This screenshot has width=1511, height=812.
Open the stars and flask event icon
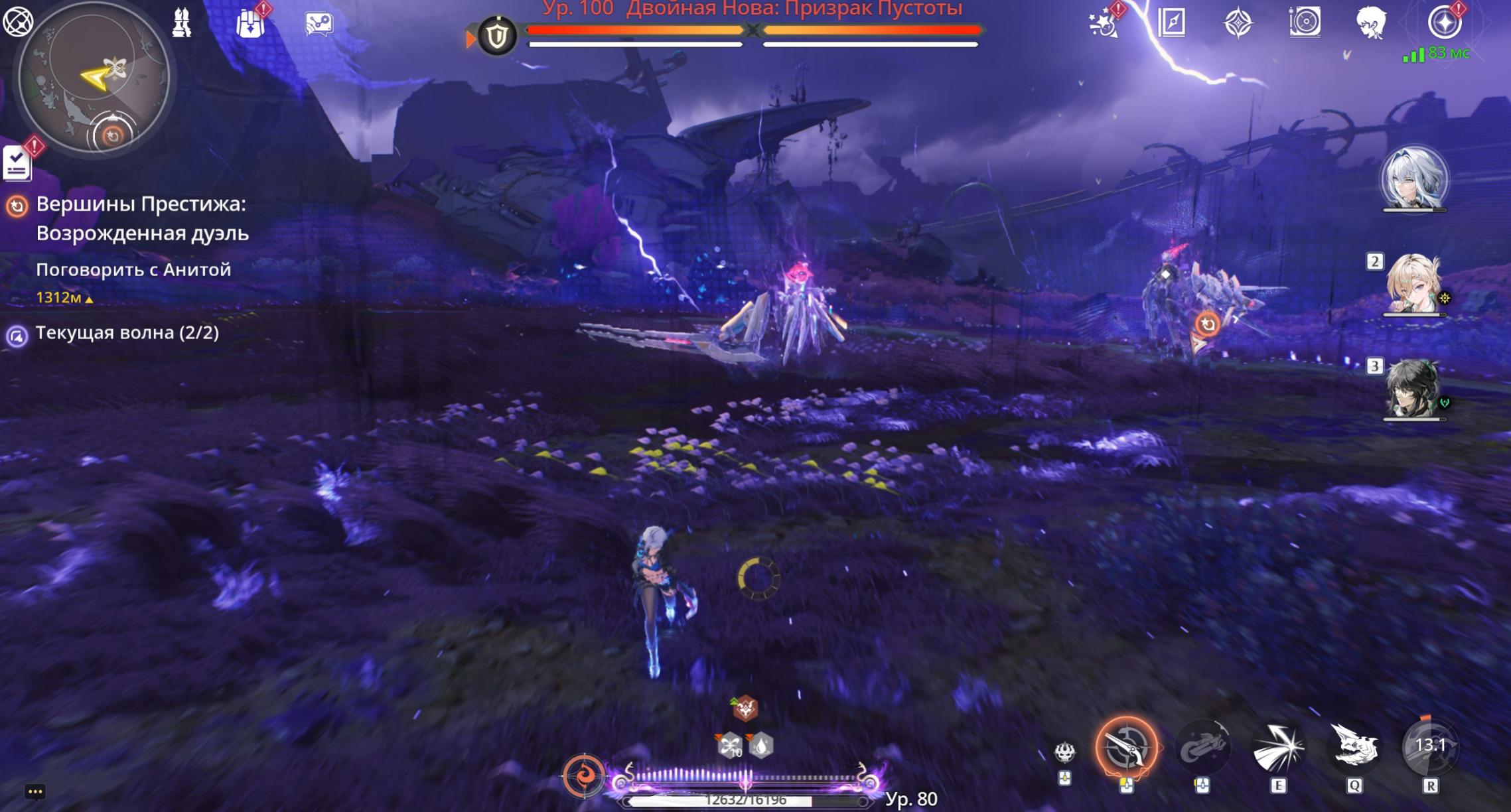(1104, 24)
